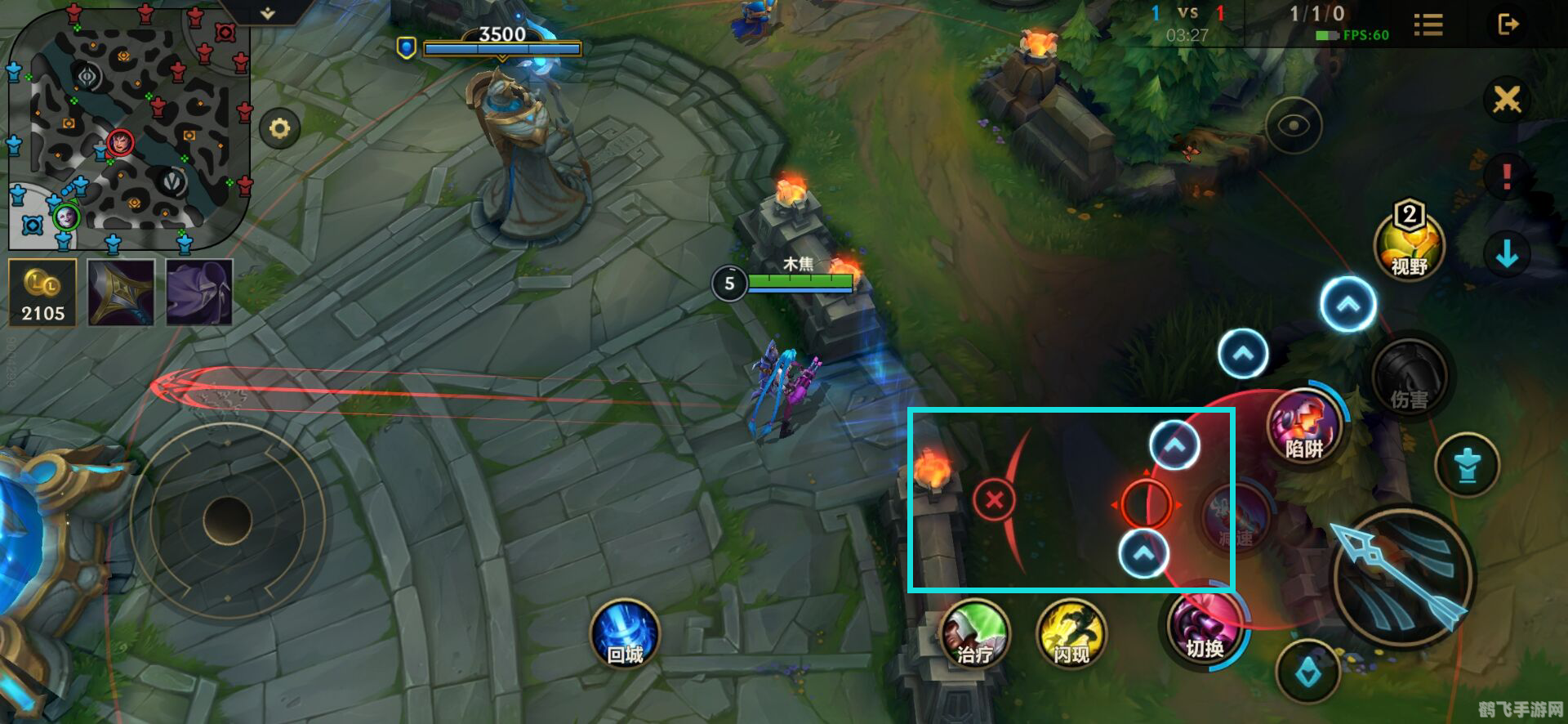Open the minimap
This screenshot has width=1568, height=724.
[x=128, y=127]
